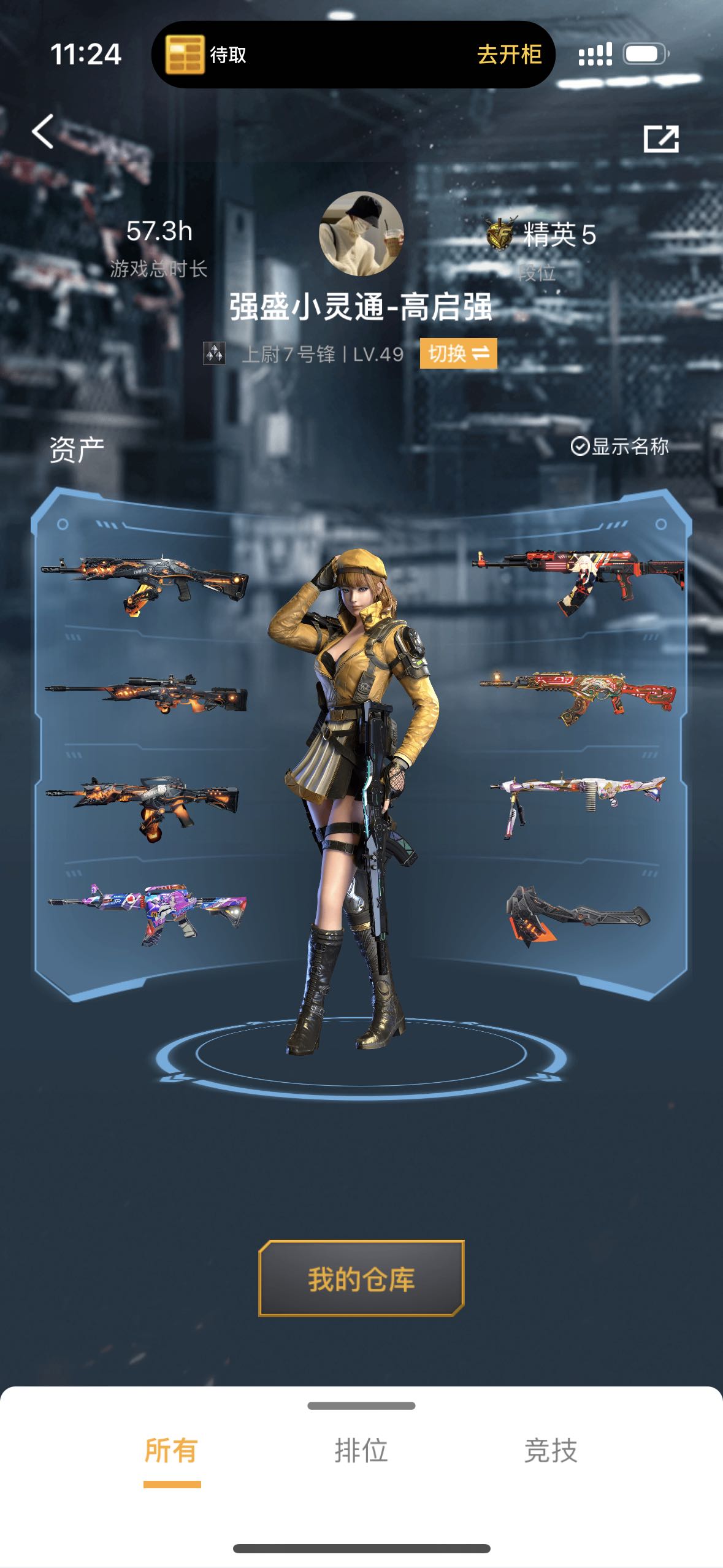
Task: Select the orange flame drum-magazine rifle slot
Action: click(144, 805)
